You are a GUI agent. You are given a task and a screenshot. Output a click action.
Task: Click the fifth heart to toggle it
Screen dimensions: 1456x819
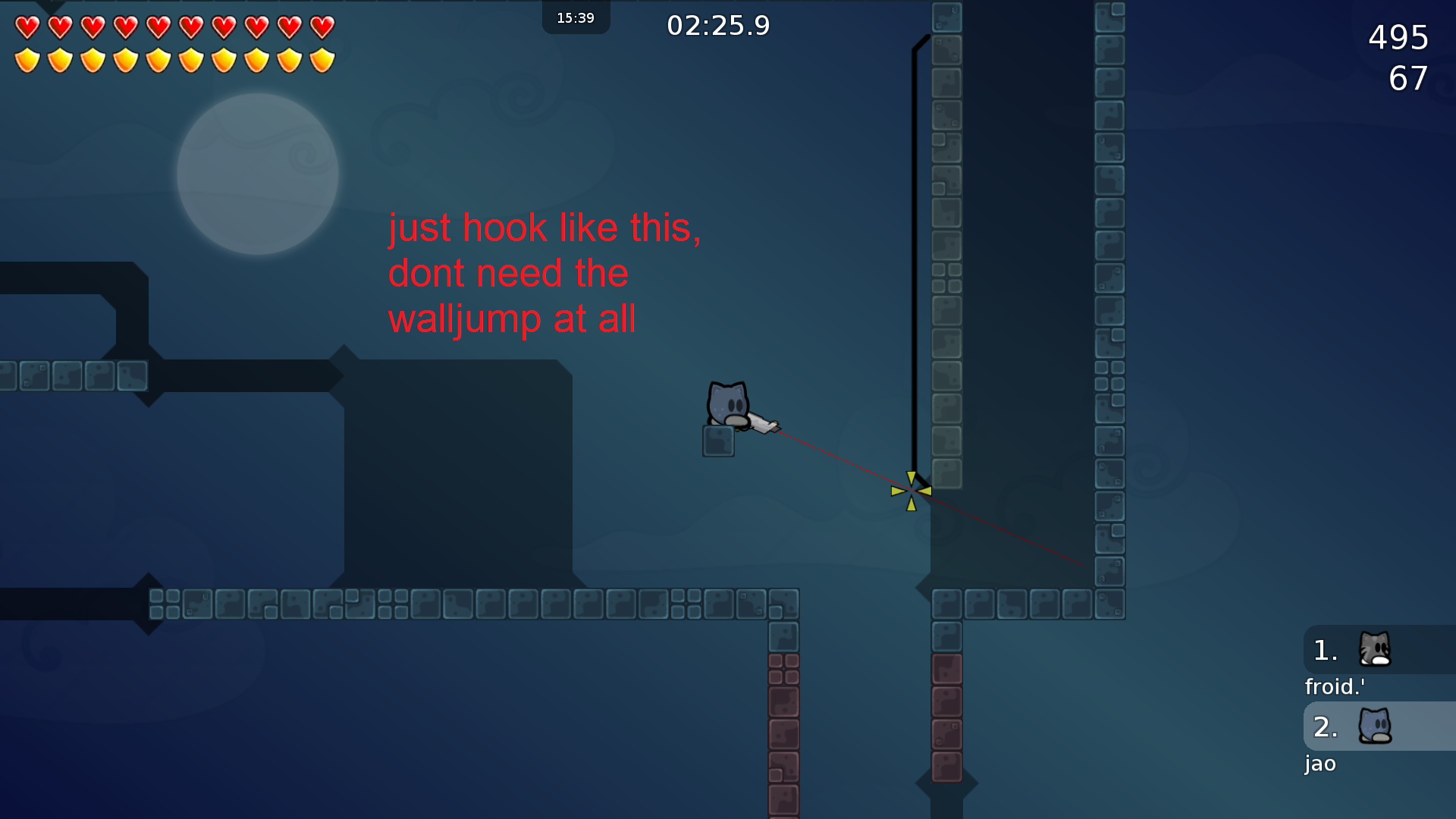158,27
